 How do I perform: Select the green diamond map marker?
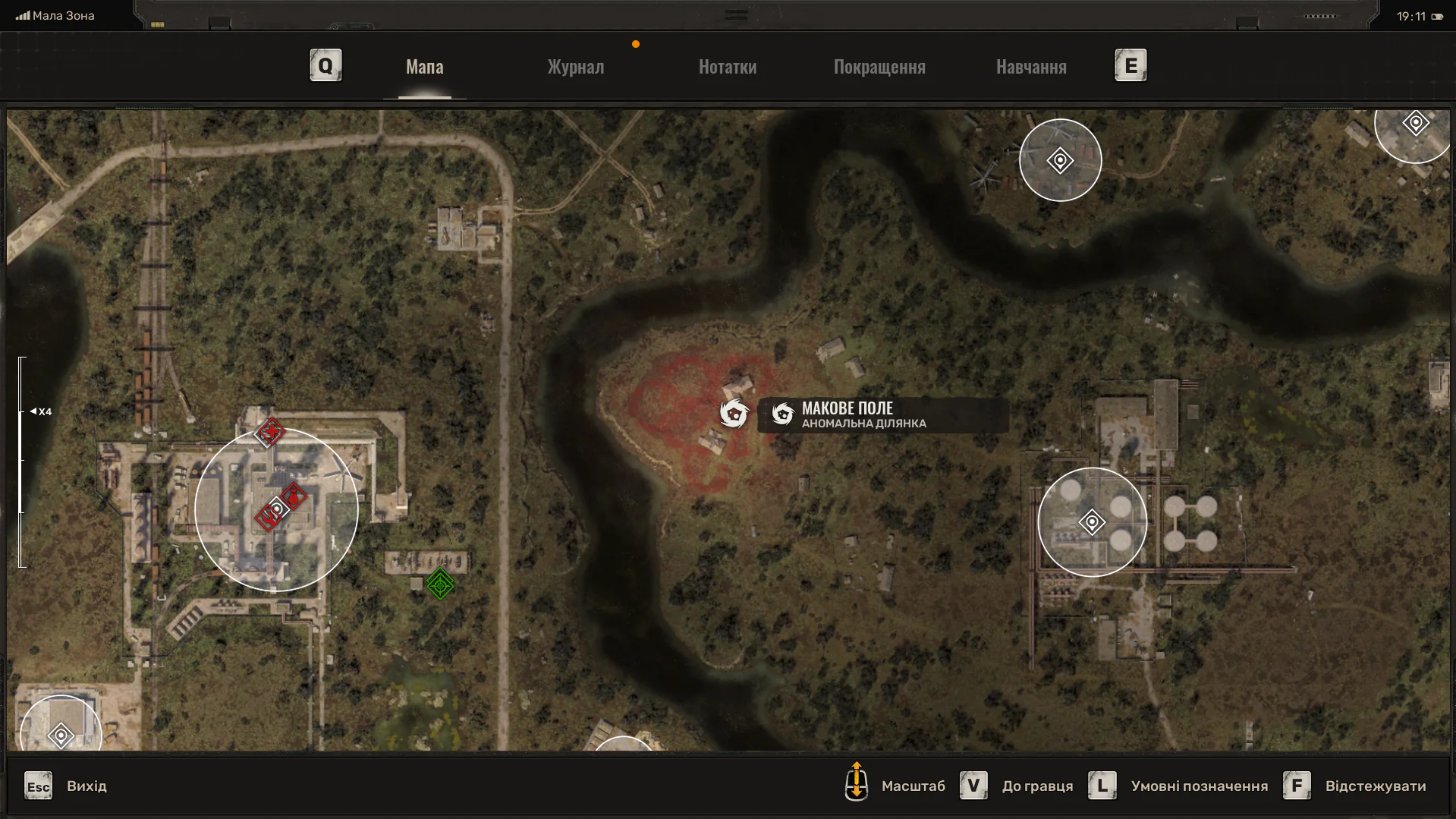(440, 584)
